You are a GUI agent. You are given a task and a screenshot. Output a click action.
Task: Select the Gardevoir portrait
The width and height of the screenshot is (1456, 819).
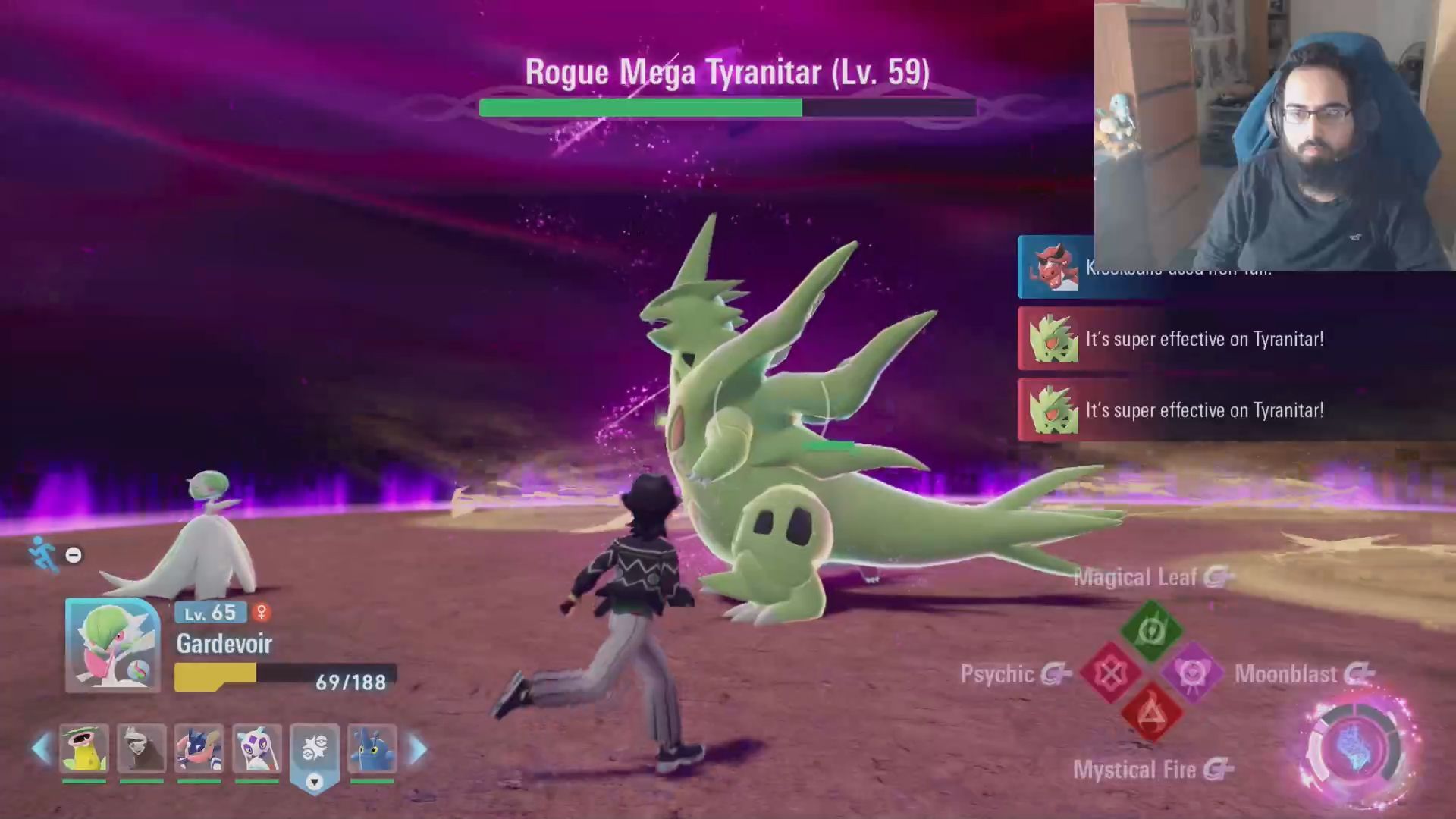click(112, 645)
